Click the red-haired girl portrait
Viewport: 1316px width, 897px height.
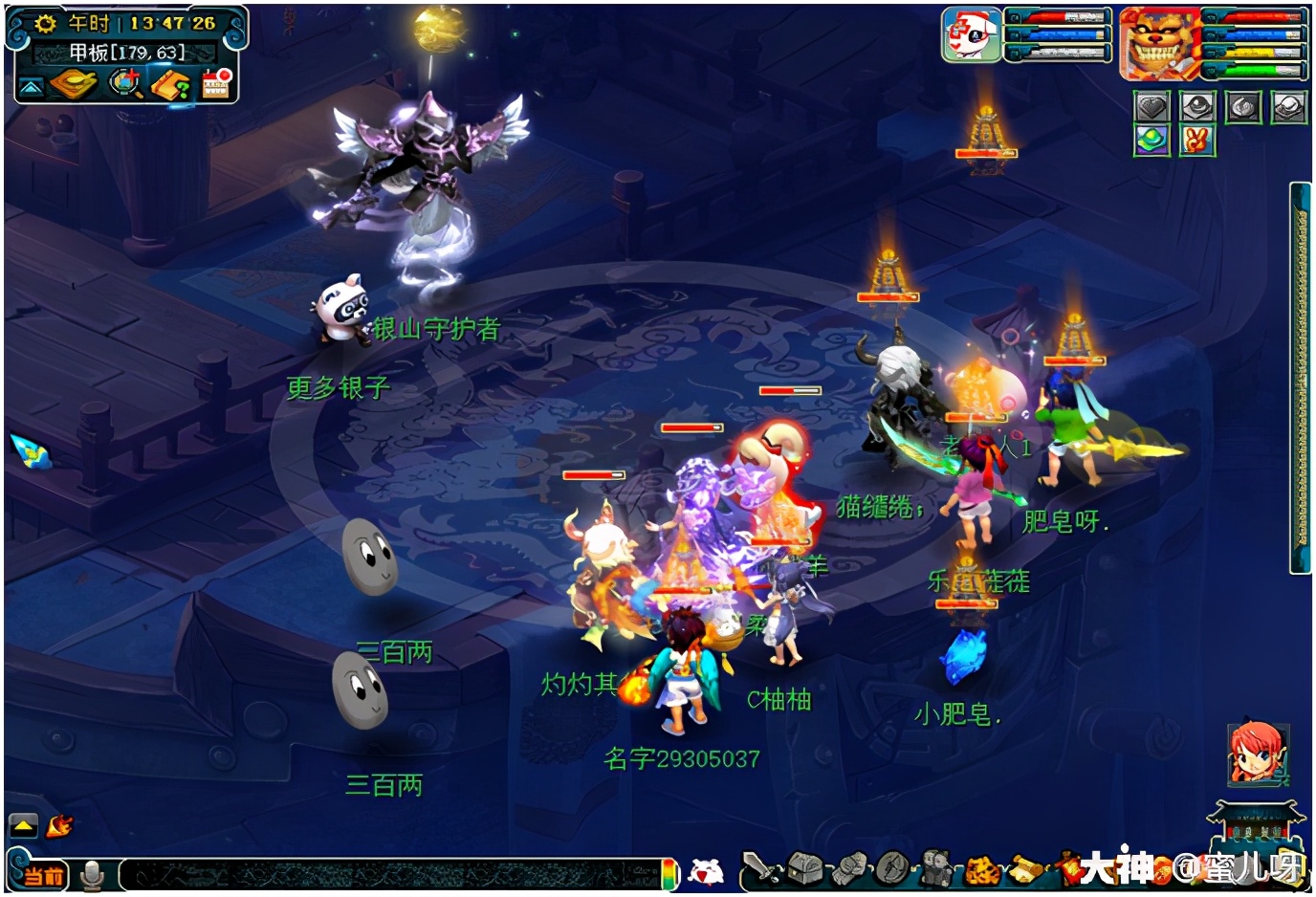tap(1256, 753)
